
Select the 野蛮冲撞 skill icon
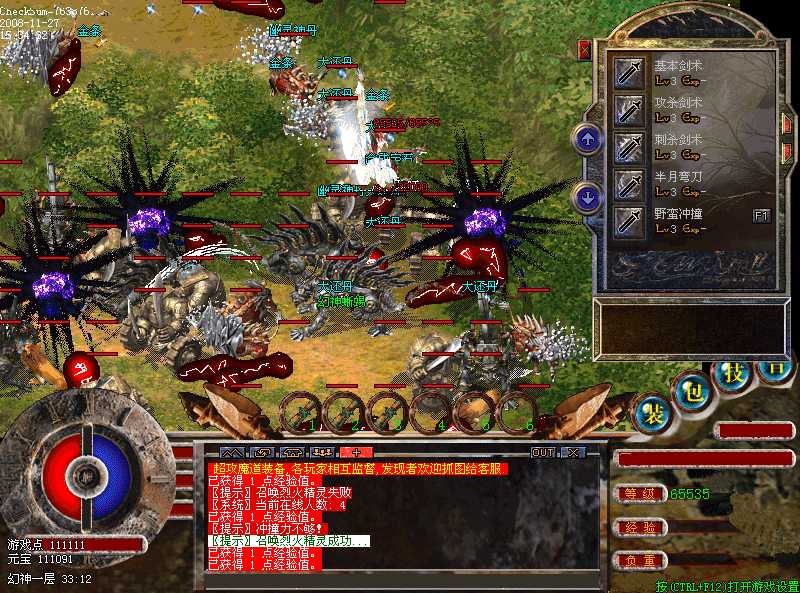coord(629,220)
